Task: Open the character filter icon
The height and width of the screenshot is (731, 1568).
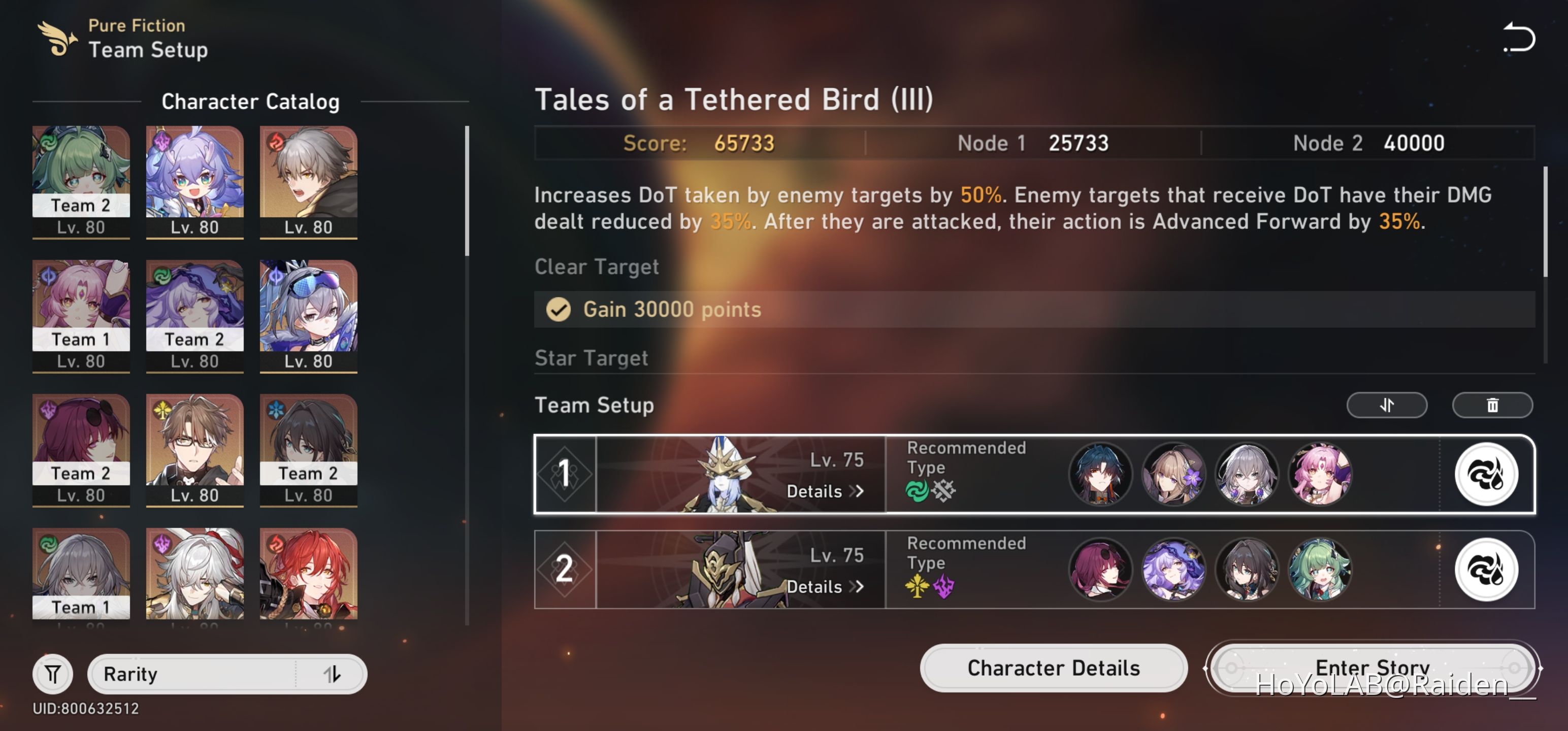Action: coord(52,673)
